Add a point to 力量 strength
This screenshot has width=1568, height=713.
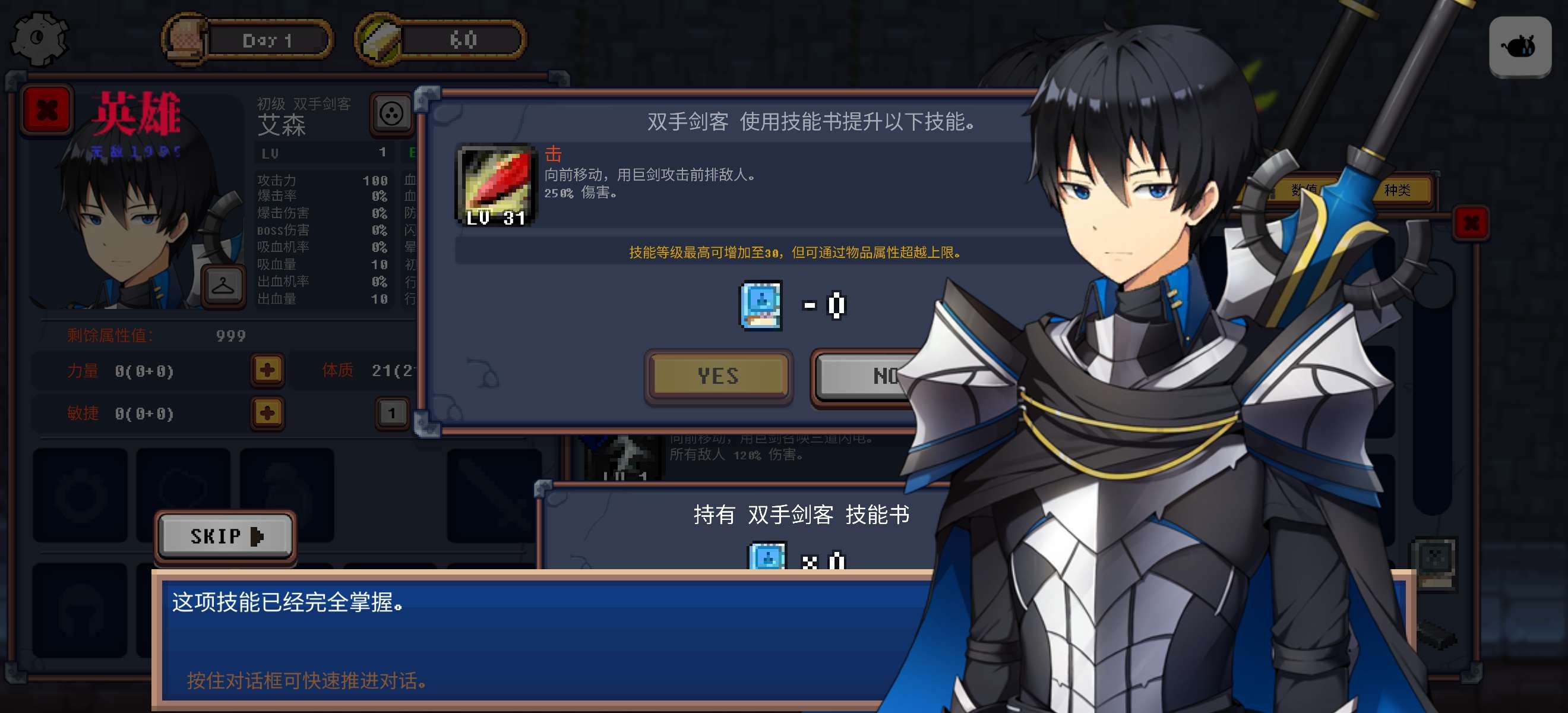[267, 370]
